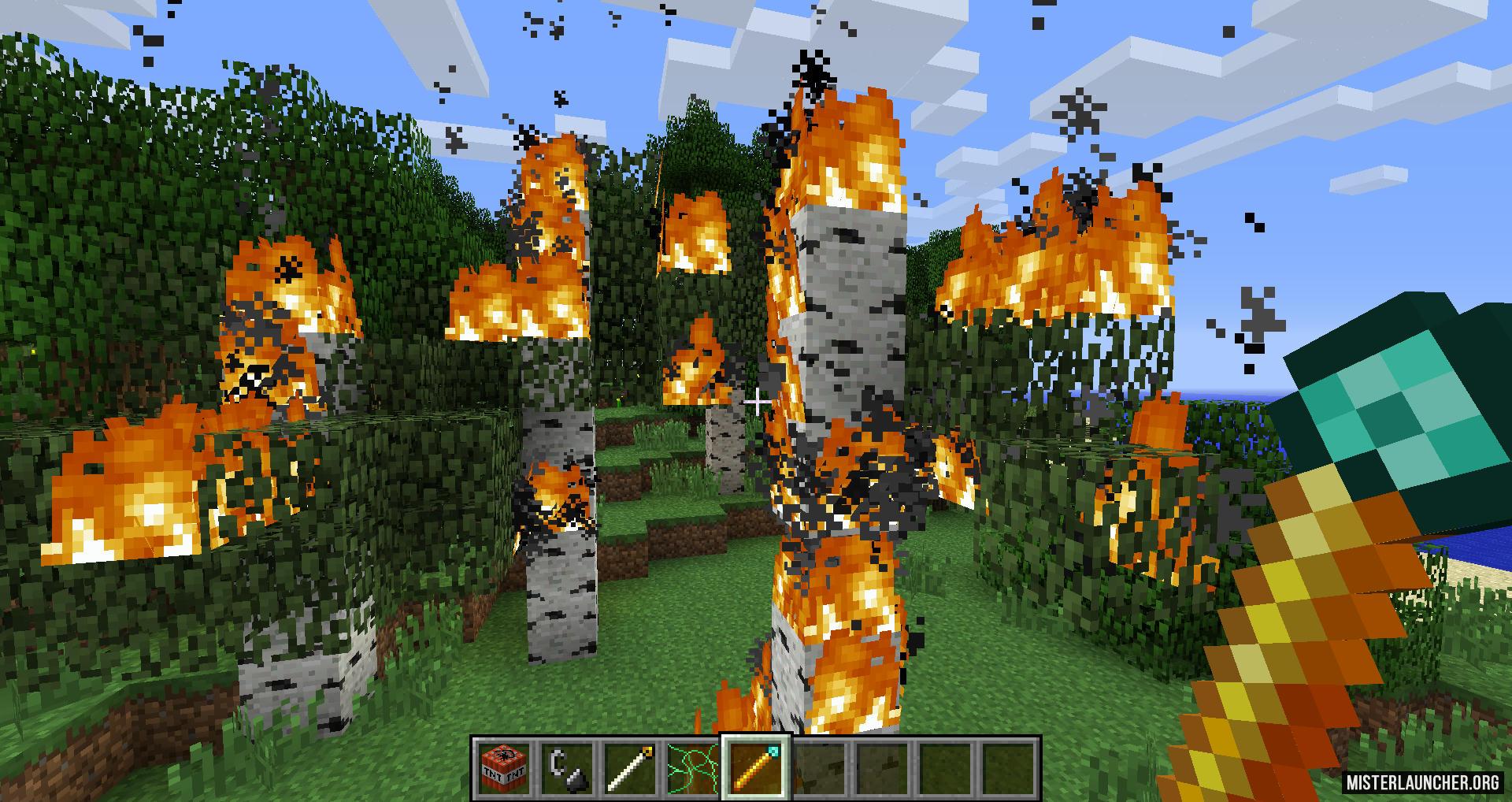Choose the flint and steel slot
The height and width of the screenshot is (802, 1512).
[x=566, y=767]
